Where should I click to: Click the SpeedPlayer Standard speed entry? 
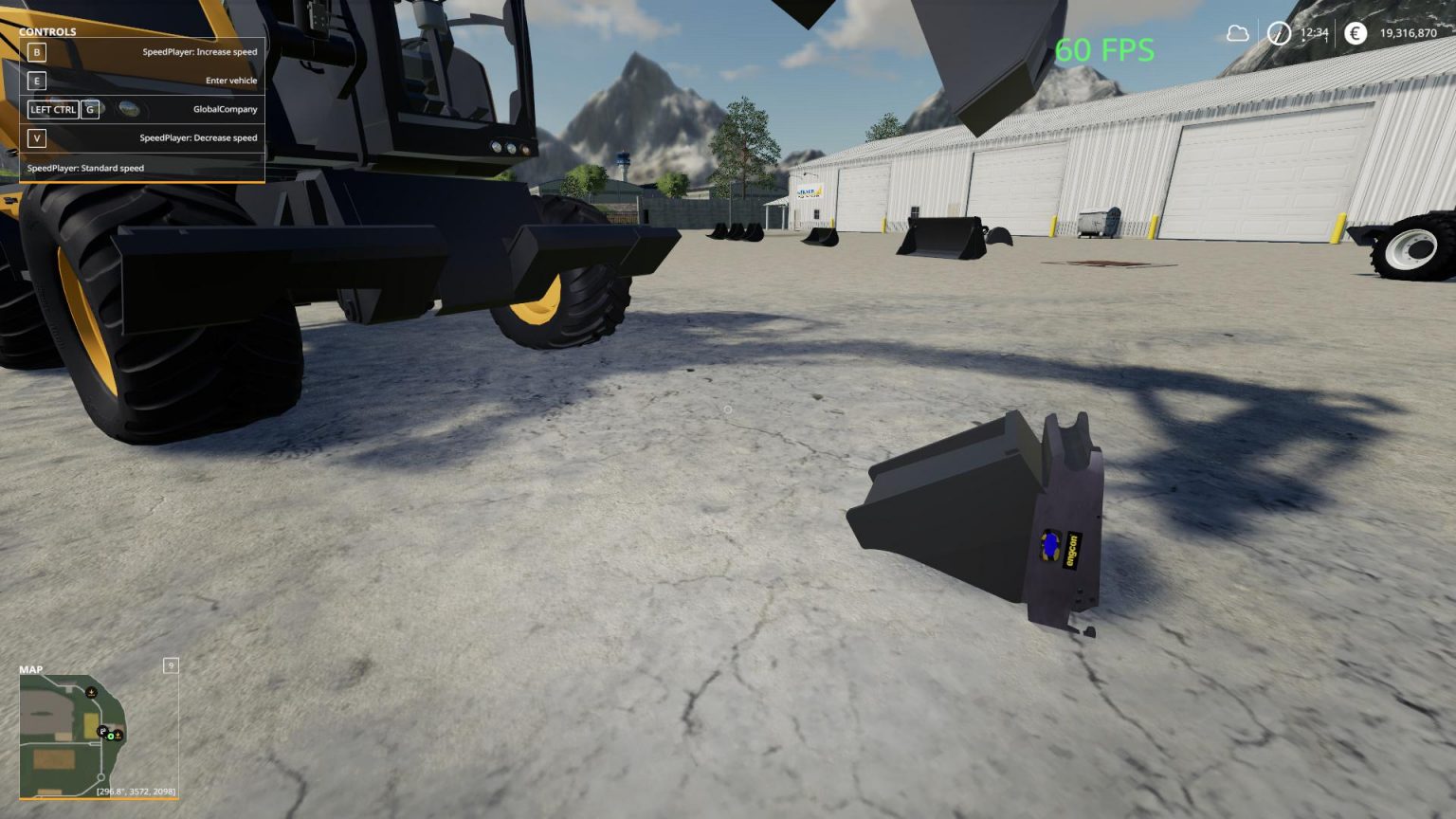coord(85,168)
